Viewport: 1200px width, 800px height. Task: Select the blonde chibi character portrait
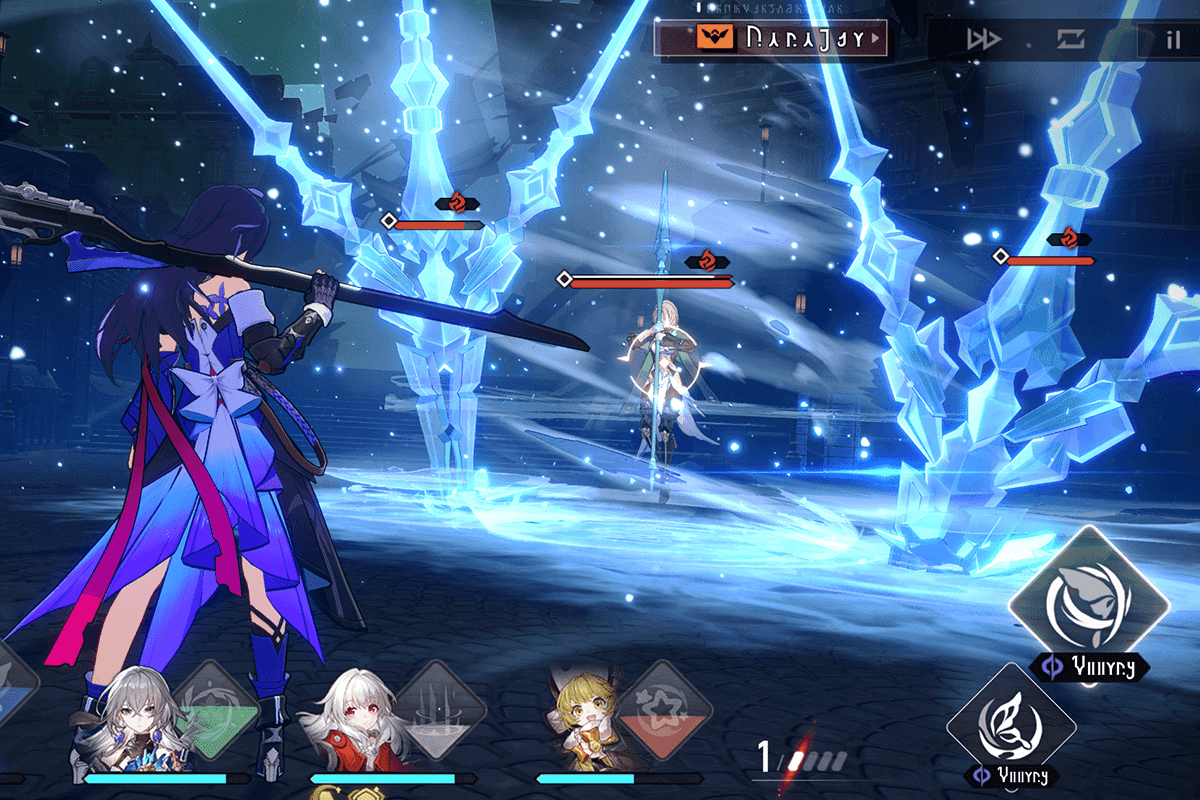pyautogui.click(x=578, y=722)
